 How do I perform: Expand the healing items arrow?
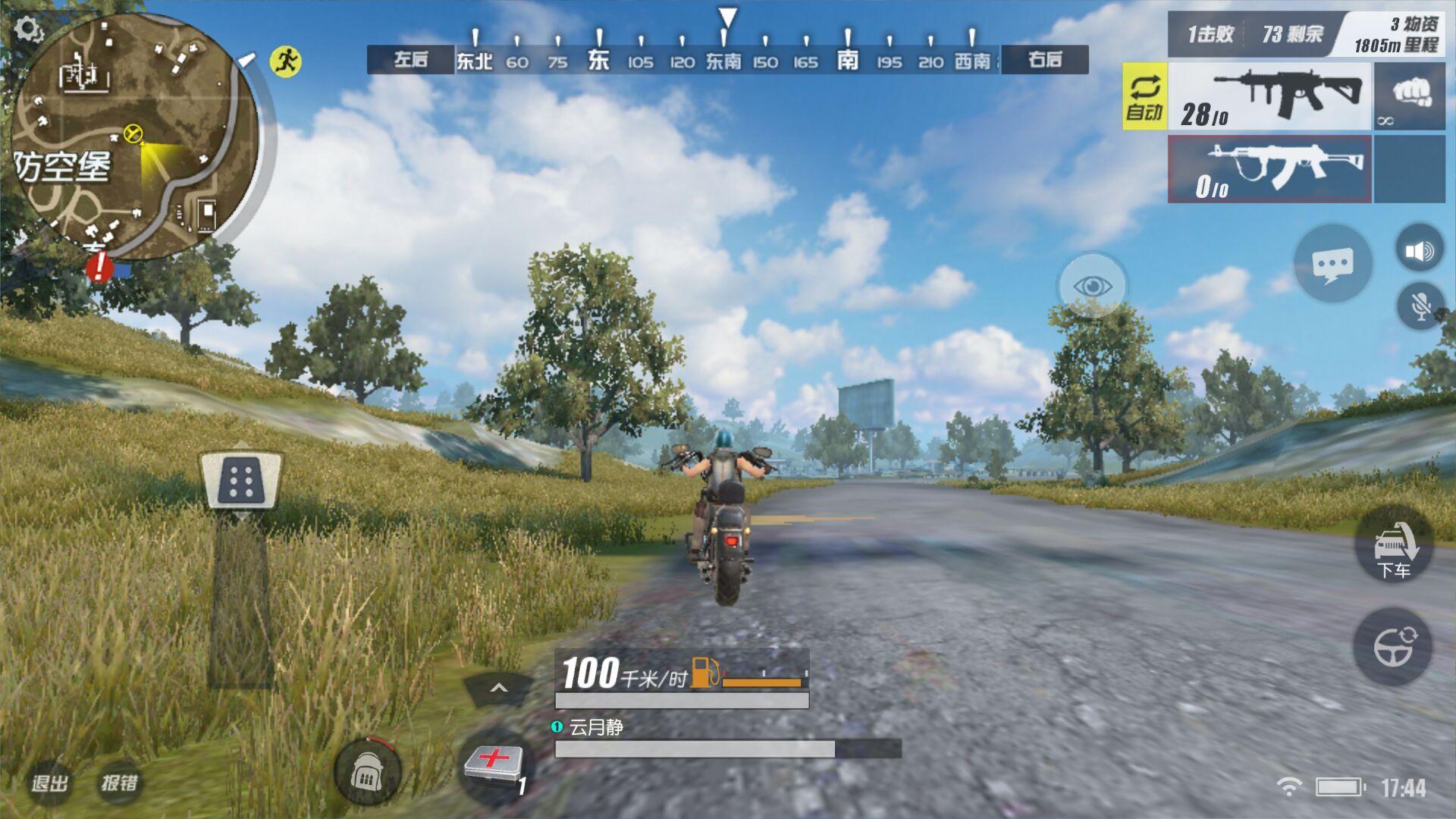click(x=498, y=689)
